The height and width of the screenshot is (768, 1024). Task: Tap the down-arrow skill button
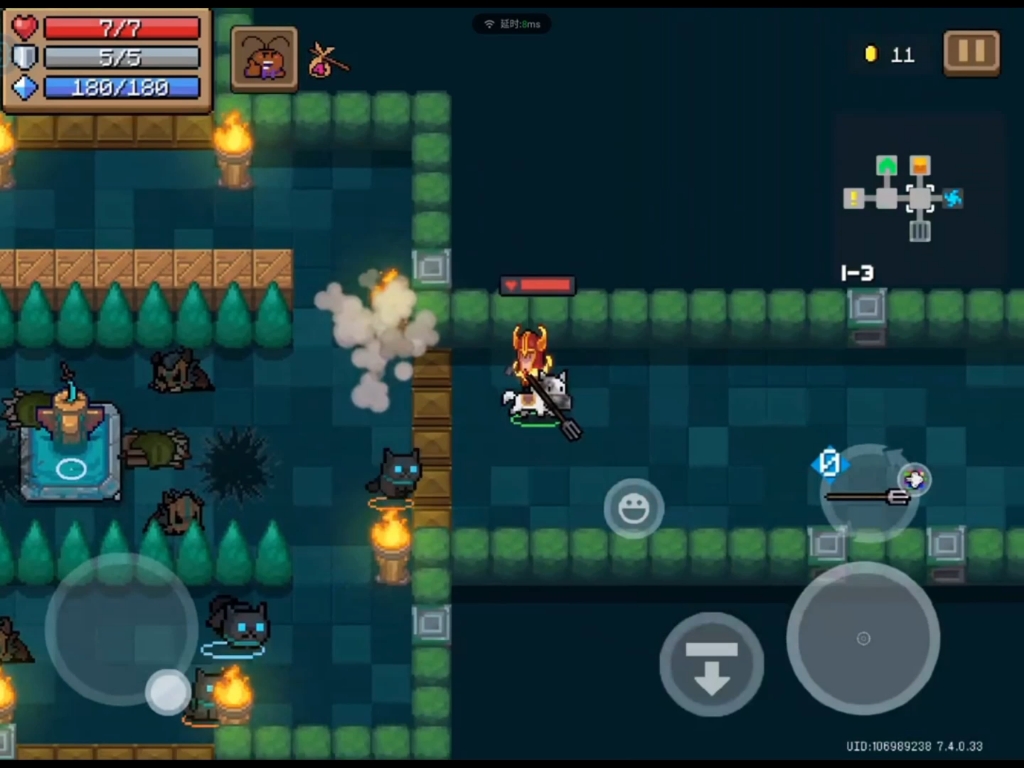pos(711,664)
